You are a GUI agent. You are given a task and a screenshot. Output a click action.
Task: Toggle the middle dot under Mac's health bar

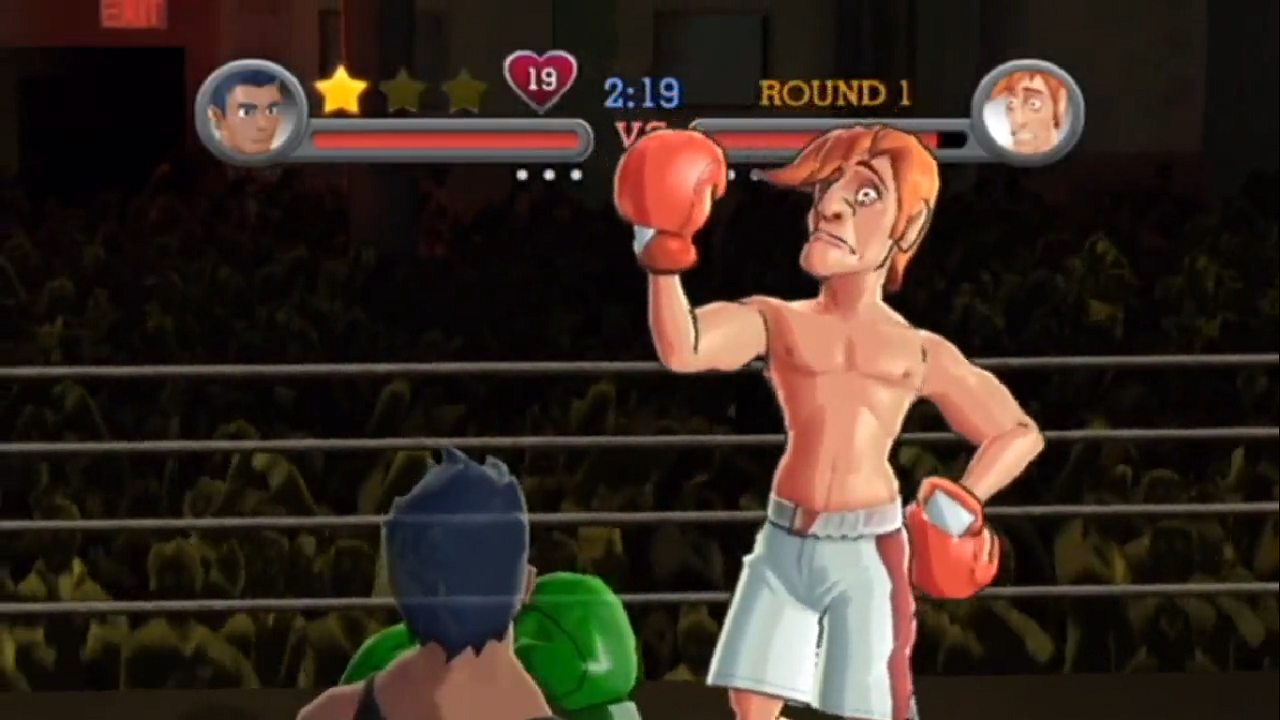tap(548, 175)
